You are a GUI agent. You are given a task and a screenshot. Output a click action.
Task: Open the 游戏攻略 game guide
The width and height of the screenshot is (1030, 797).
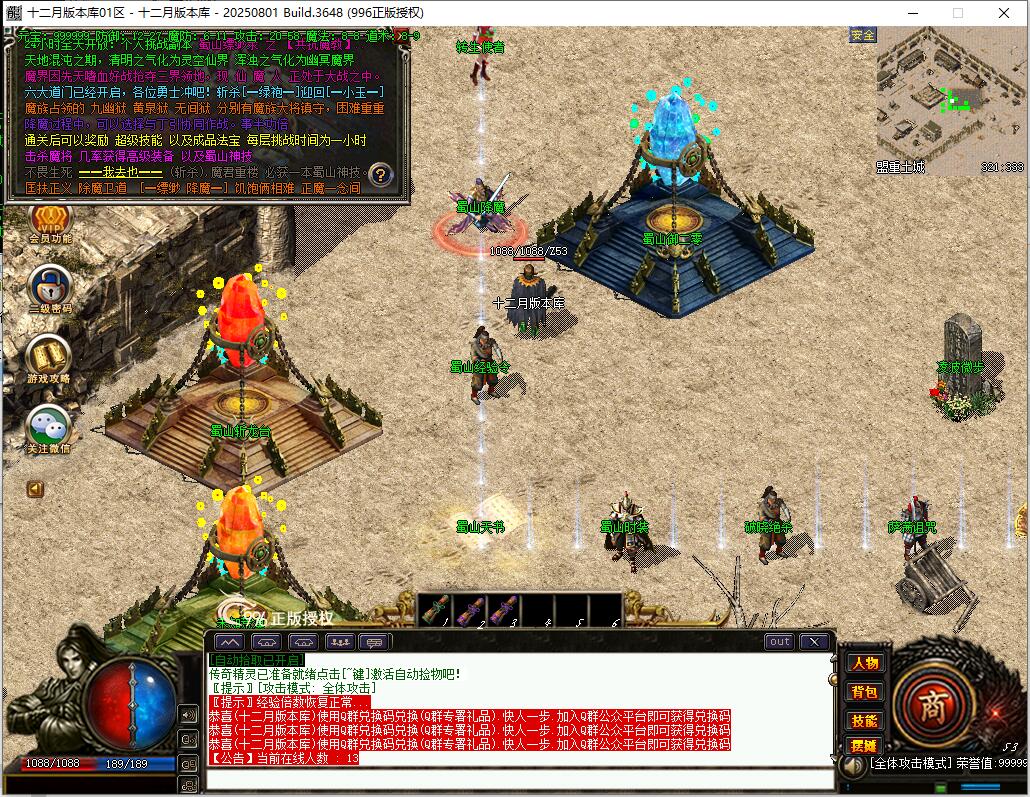49,357
